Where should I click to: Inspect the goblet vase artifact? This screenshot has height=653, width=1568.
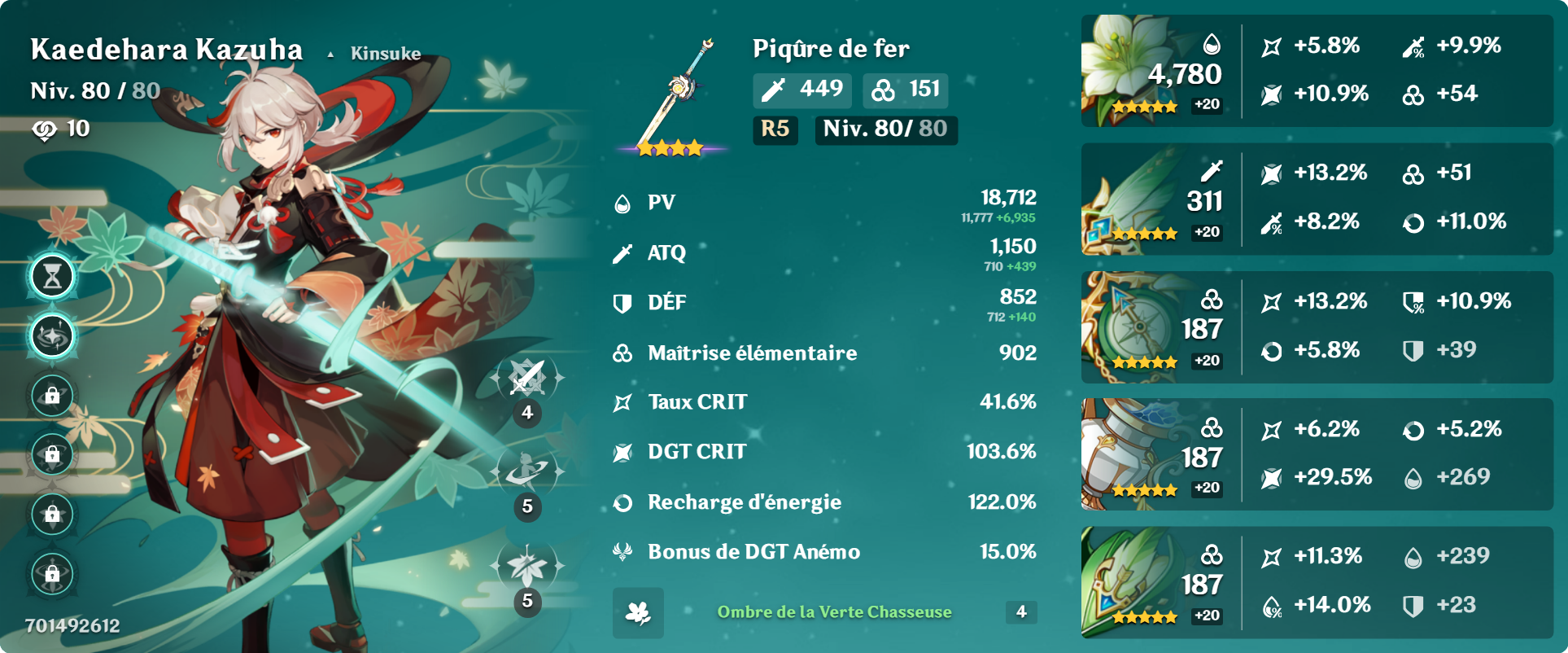tap(1129, 454)
